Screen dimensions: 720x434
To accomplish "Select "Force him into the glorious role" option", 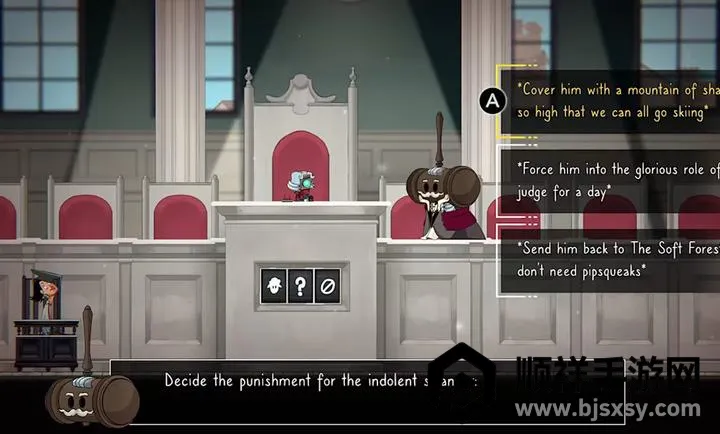I will coord(612,178).
